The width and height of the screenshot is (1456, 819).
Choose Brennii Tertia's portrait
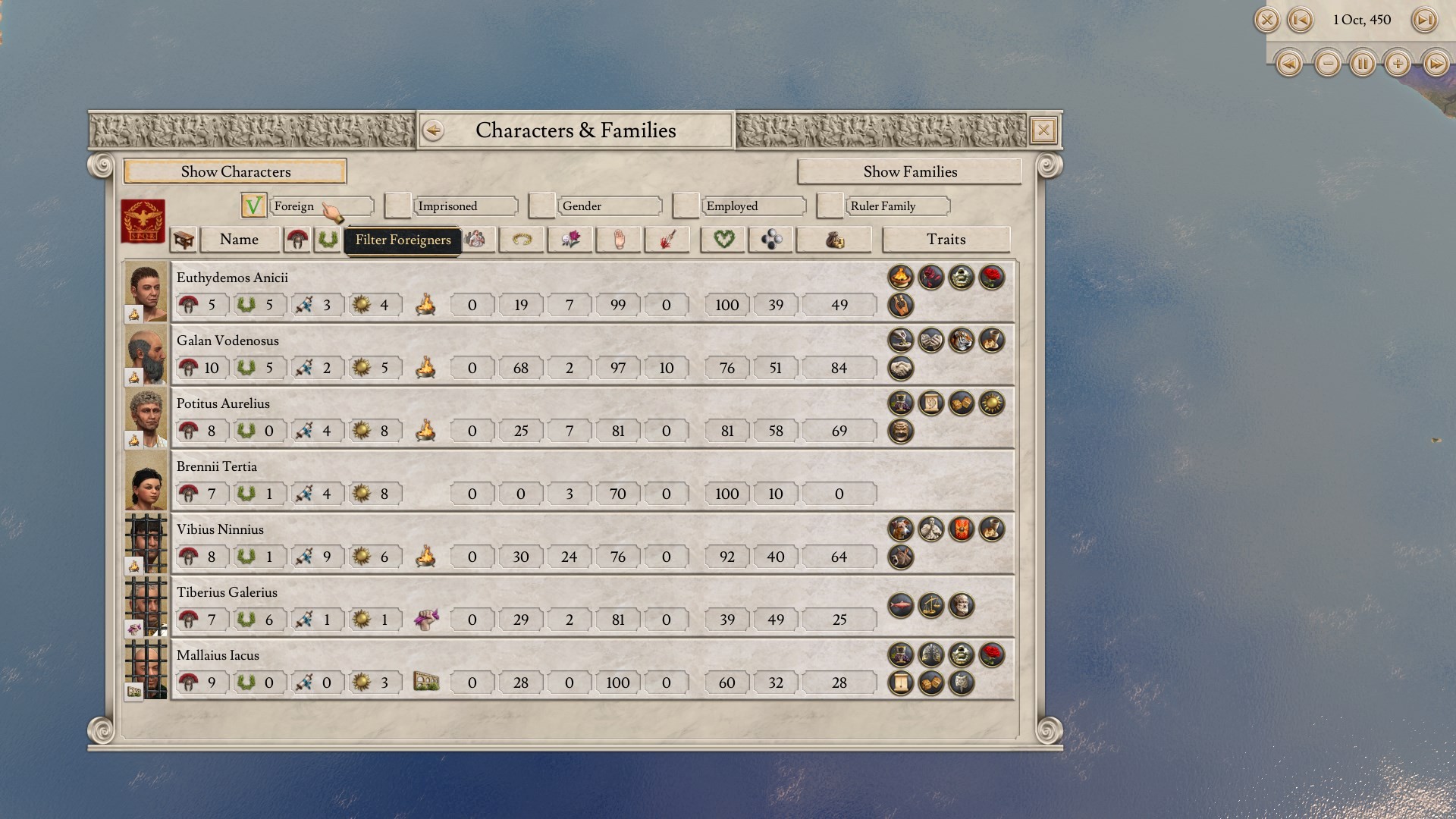point(146,481)
